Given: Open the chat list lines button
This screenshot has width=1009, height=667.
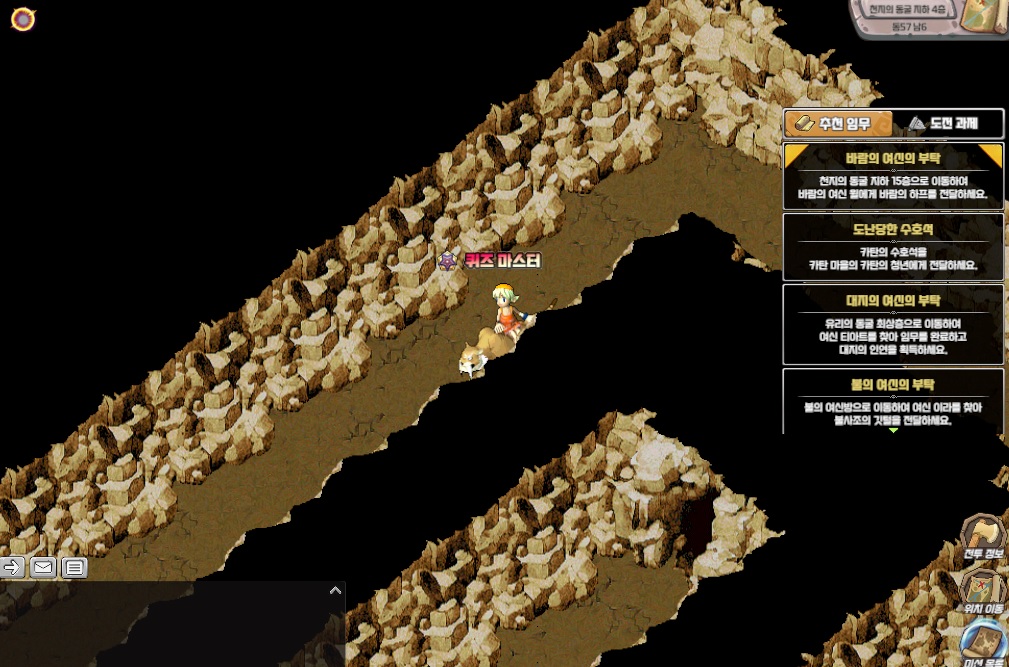Looking at the screenshot, I should (x=74, y=568).
